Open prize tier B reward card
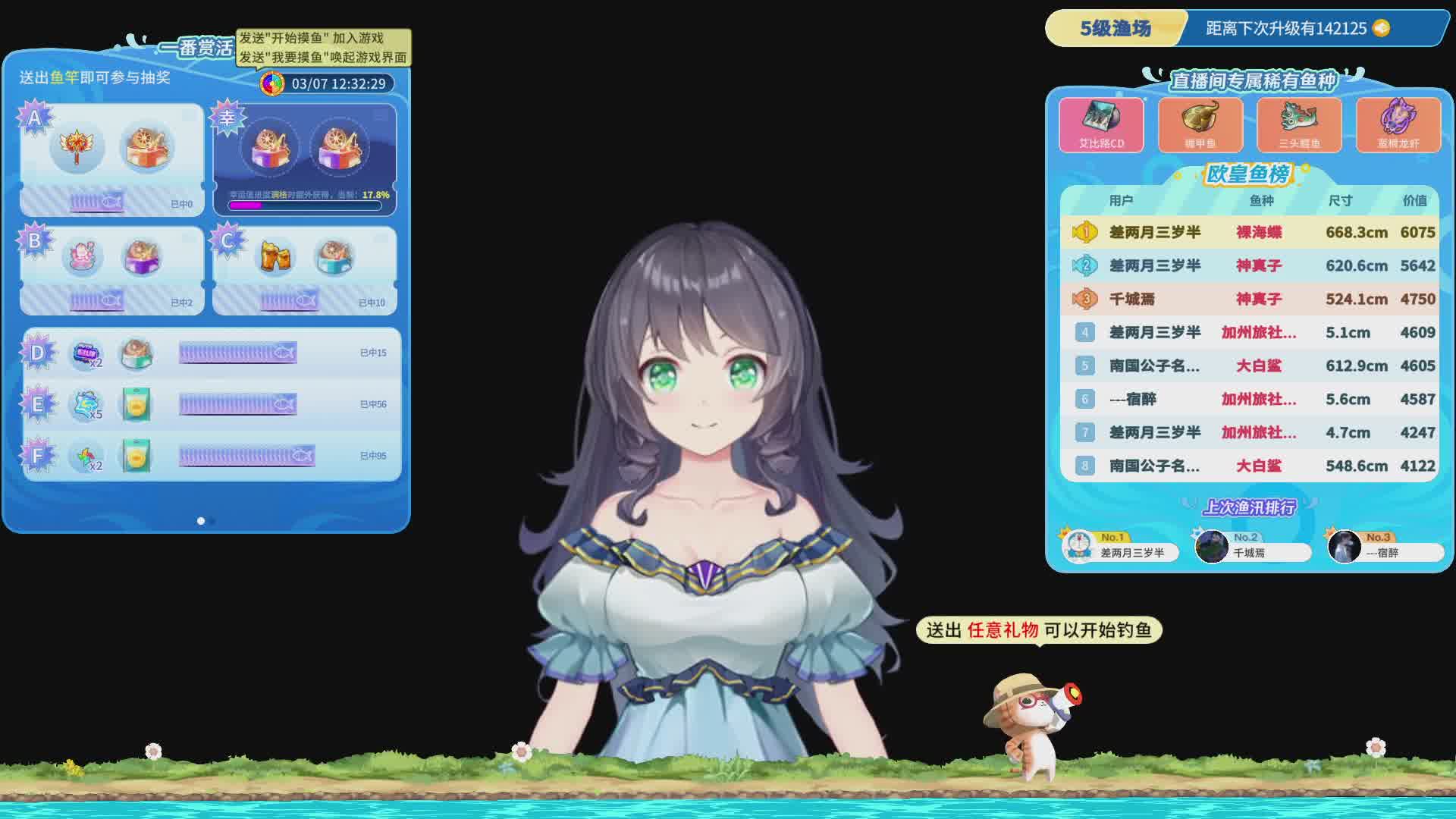1456x819 pixels. pos(111,270)
